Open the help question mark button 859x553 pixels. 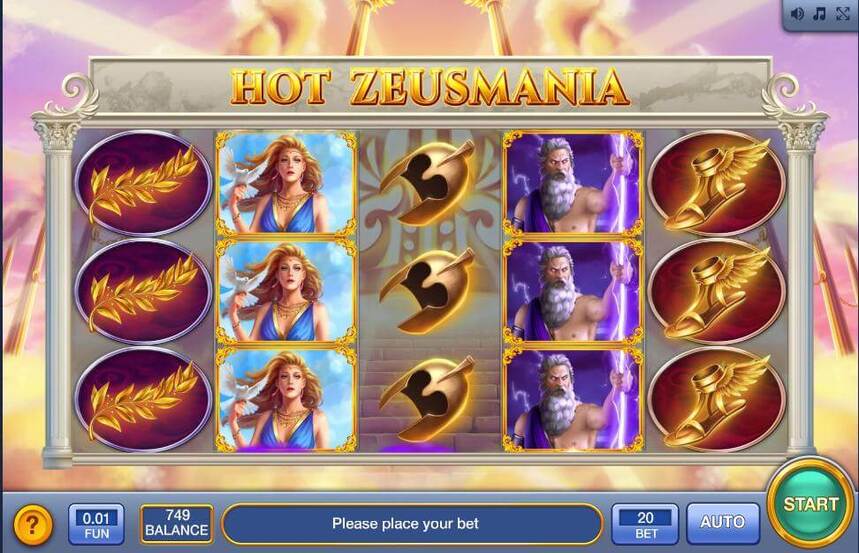pos(33,524)
